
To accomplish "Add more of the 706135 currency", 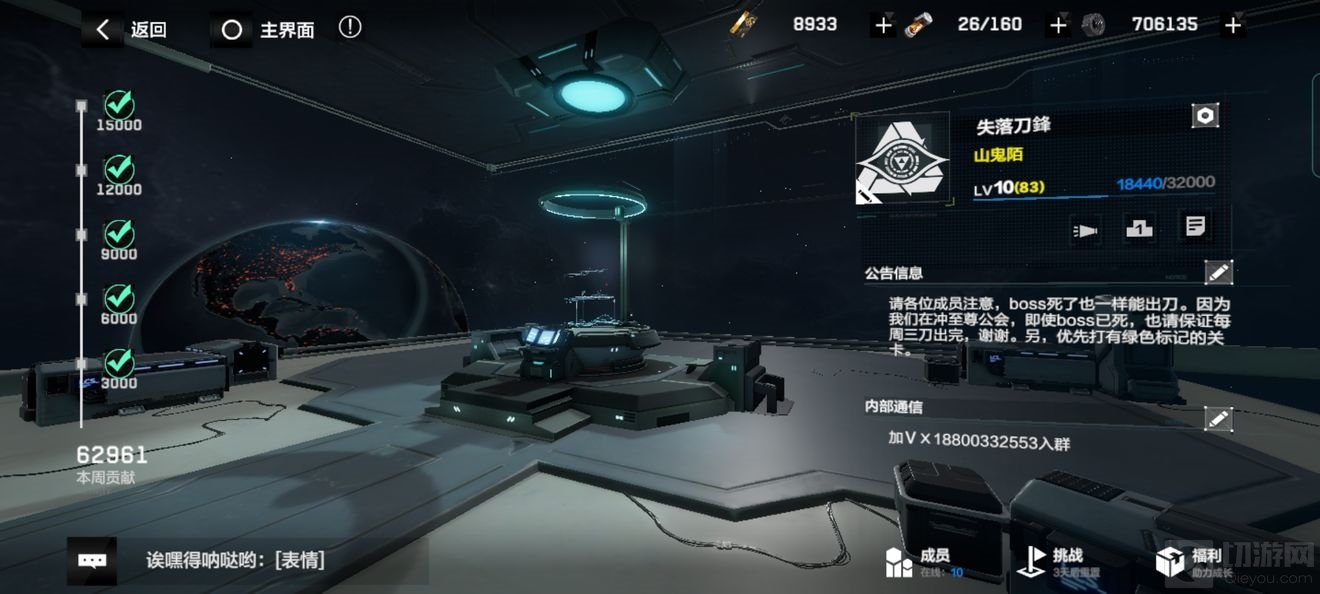I will [1233, 26].
